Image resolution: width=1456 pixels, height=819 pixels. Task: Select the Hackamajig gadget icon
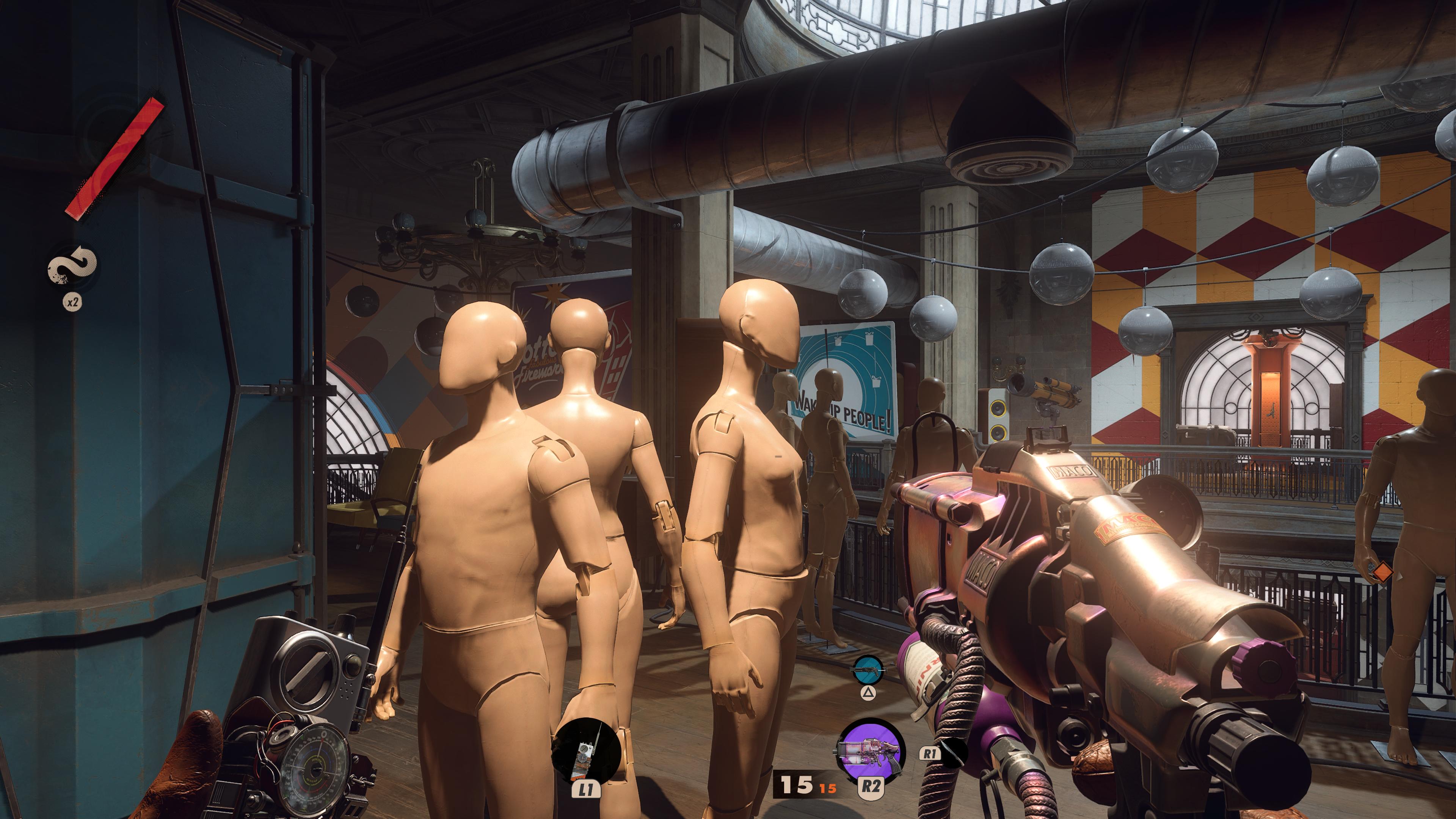click(586, 751)
